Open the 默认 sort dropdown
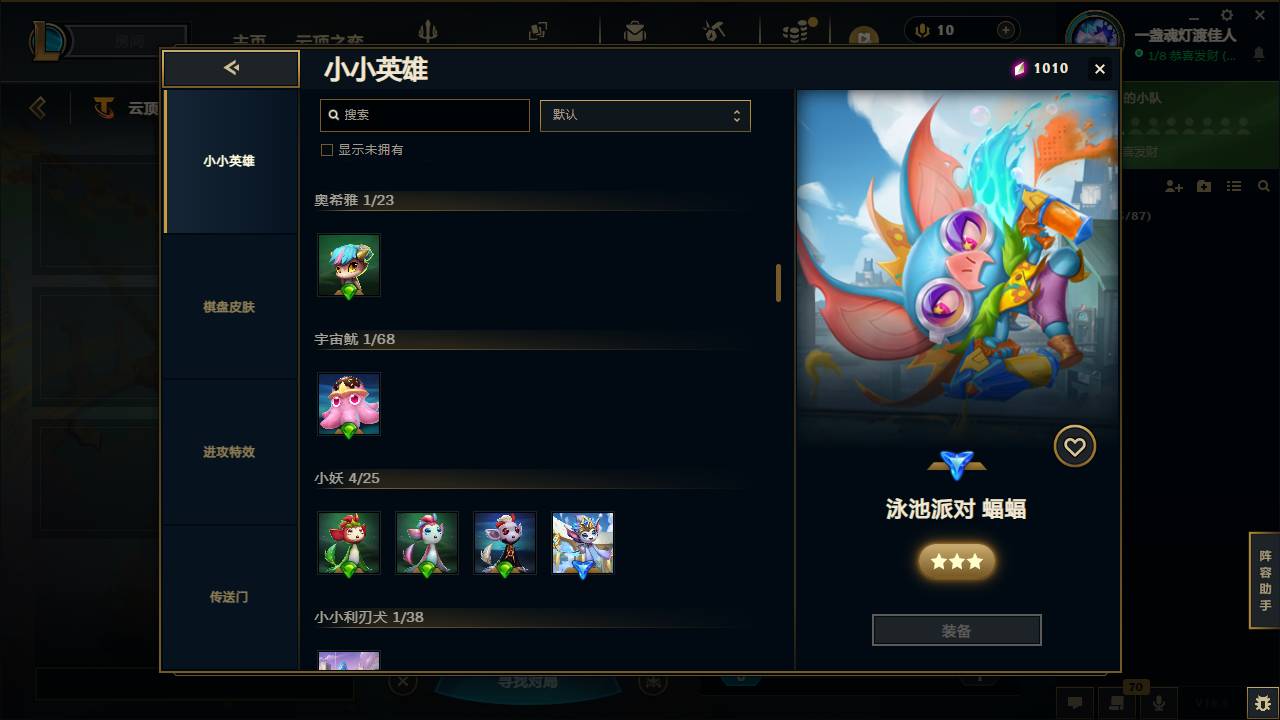Image resolution: width=1280 pixels, height=720 pixels. 645,115
